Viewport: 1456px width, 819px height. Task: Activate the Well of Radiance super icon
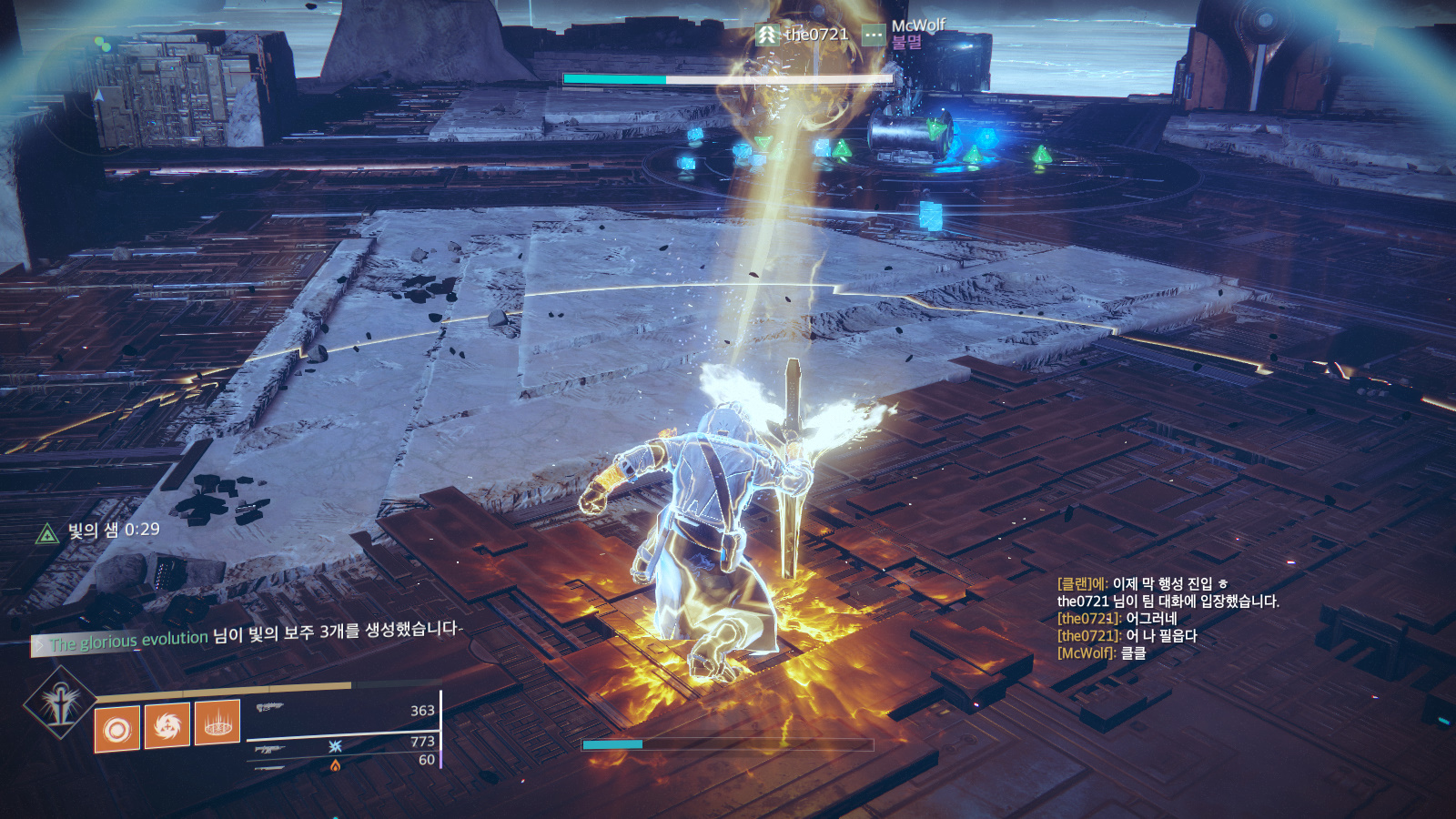60,703
